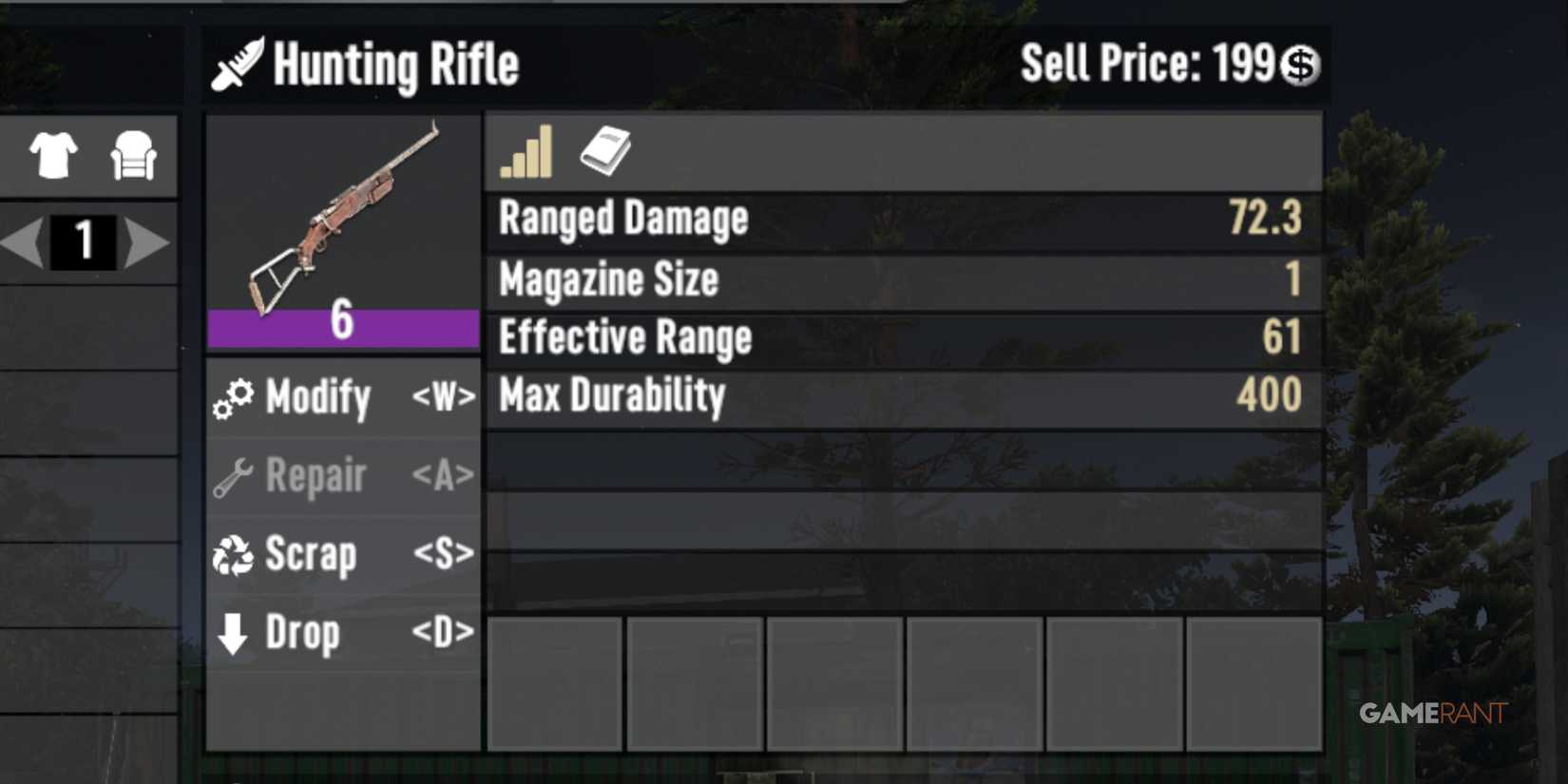Click the shirt equipment icon

pos(54,157)
